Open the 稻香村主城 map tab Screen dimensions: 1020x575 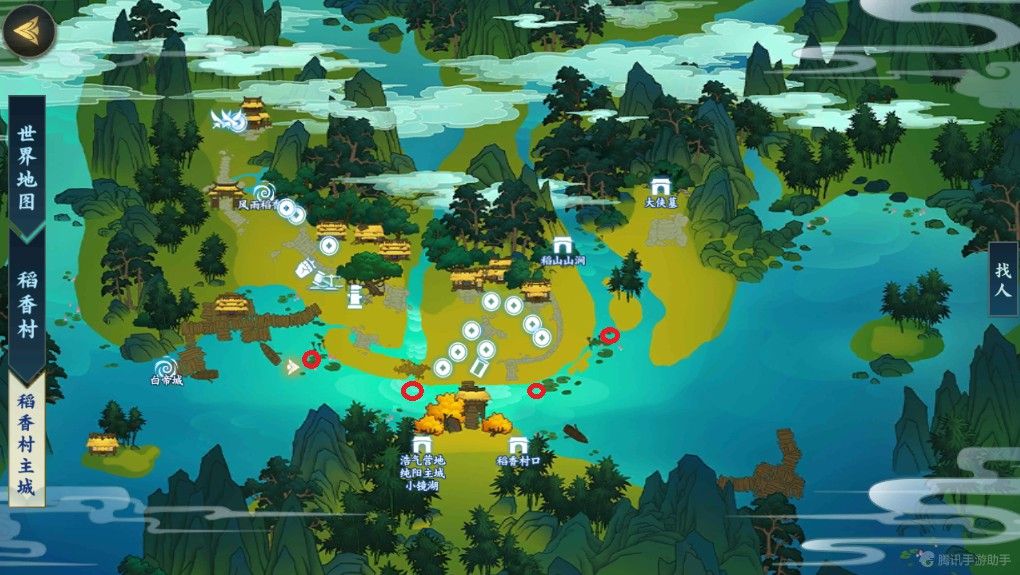click(26, 445)
